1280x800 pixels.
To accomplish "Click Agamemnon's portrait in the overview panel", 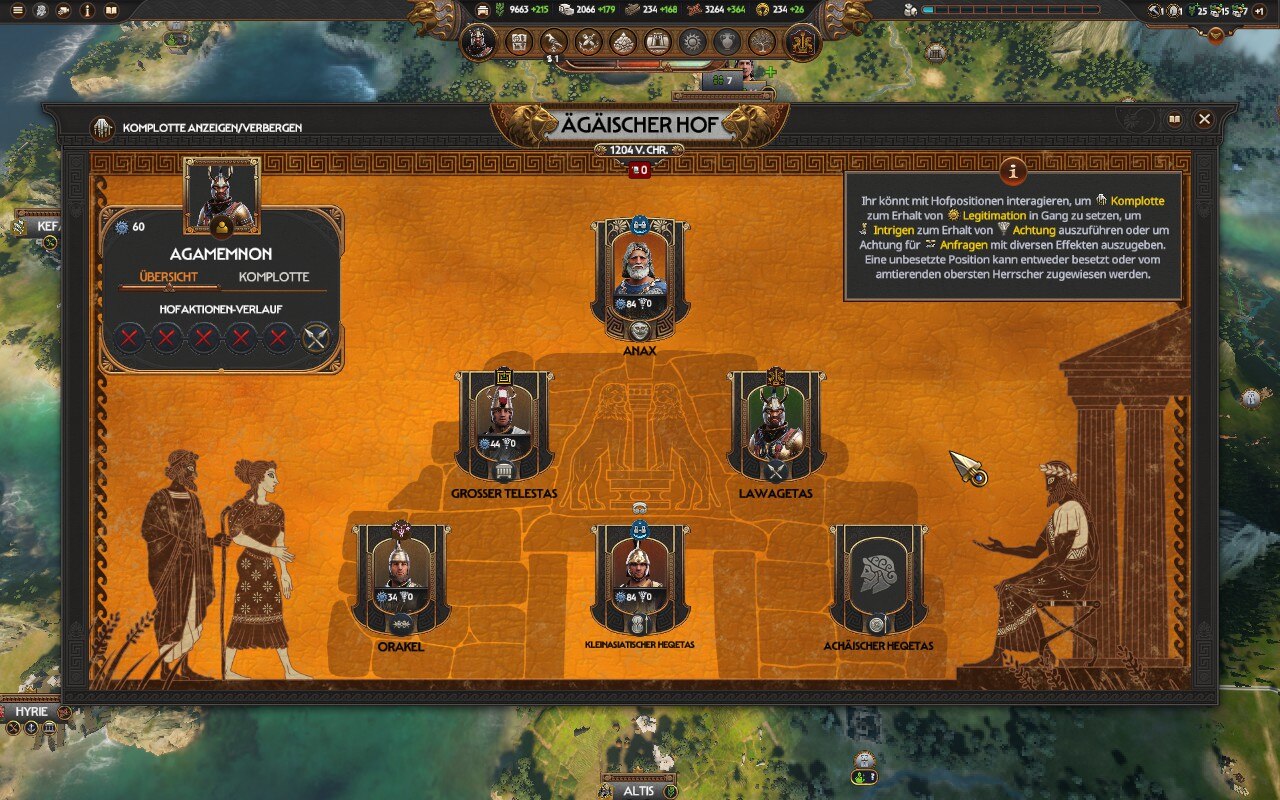I will pos(221,195).
